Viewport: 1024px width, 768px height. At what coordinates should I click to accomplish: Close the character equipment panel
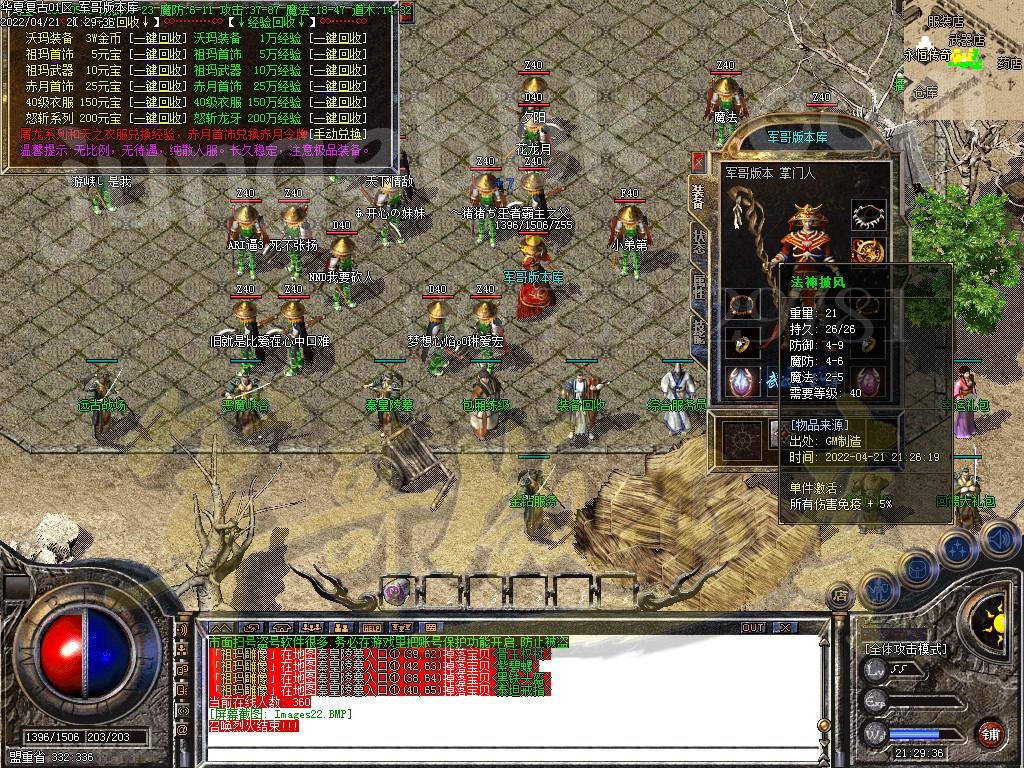click(698, 163)
